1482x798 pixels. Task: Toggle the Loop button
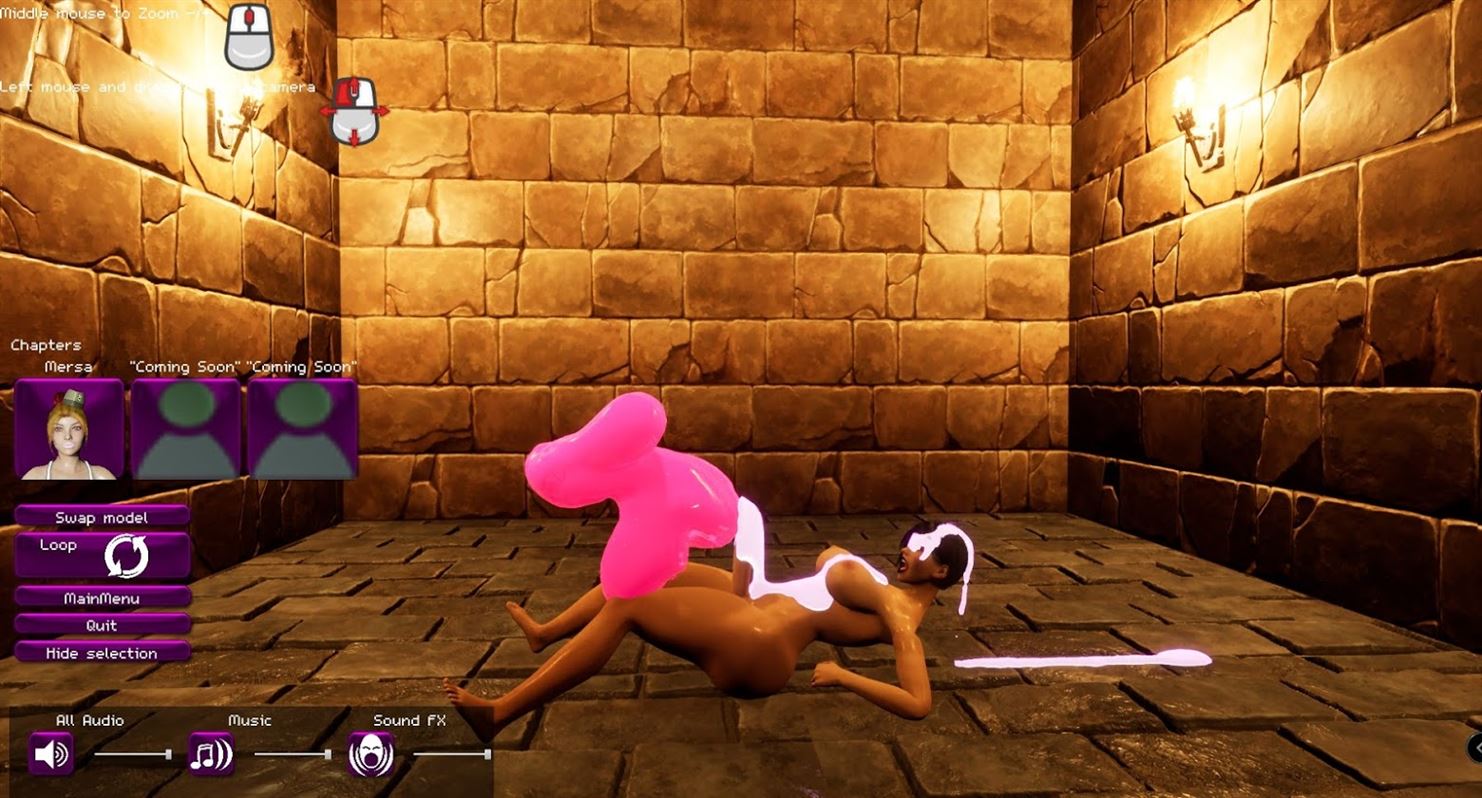[x=102, y=555]
